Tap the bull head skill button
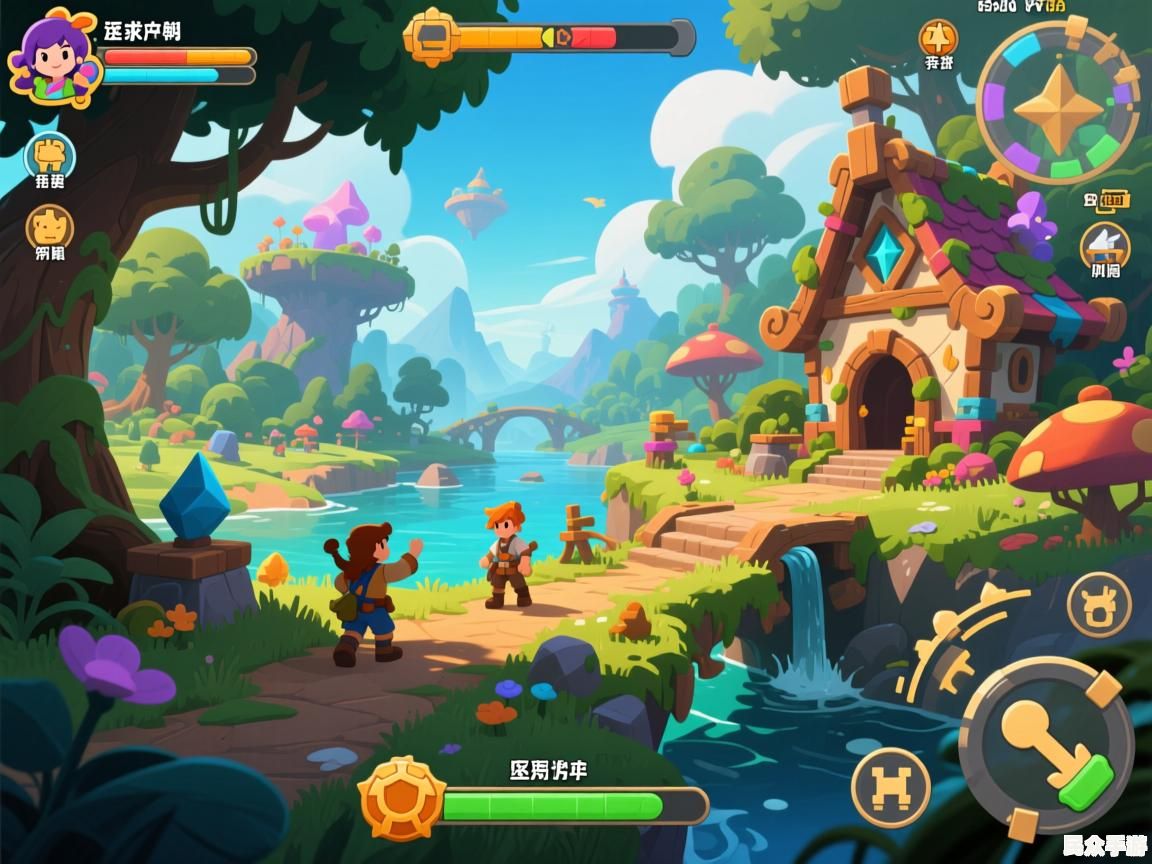The width and height of the screenshot is (1152, 864). (x=1099, y=604)
